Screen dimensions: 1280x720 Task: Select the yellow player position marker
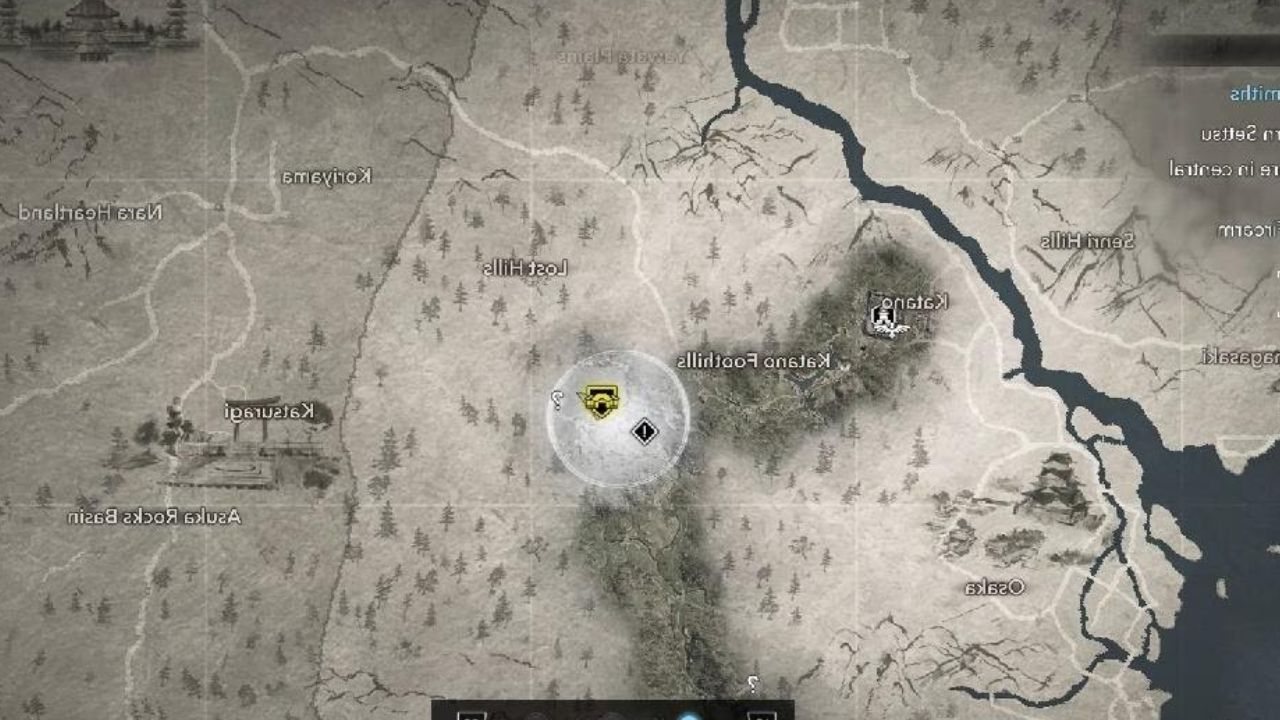pos(600,401)
